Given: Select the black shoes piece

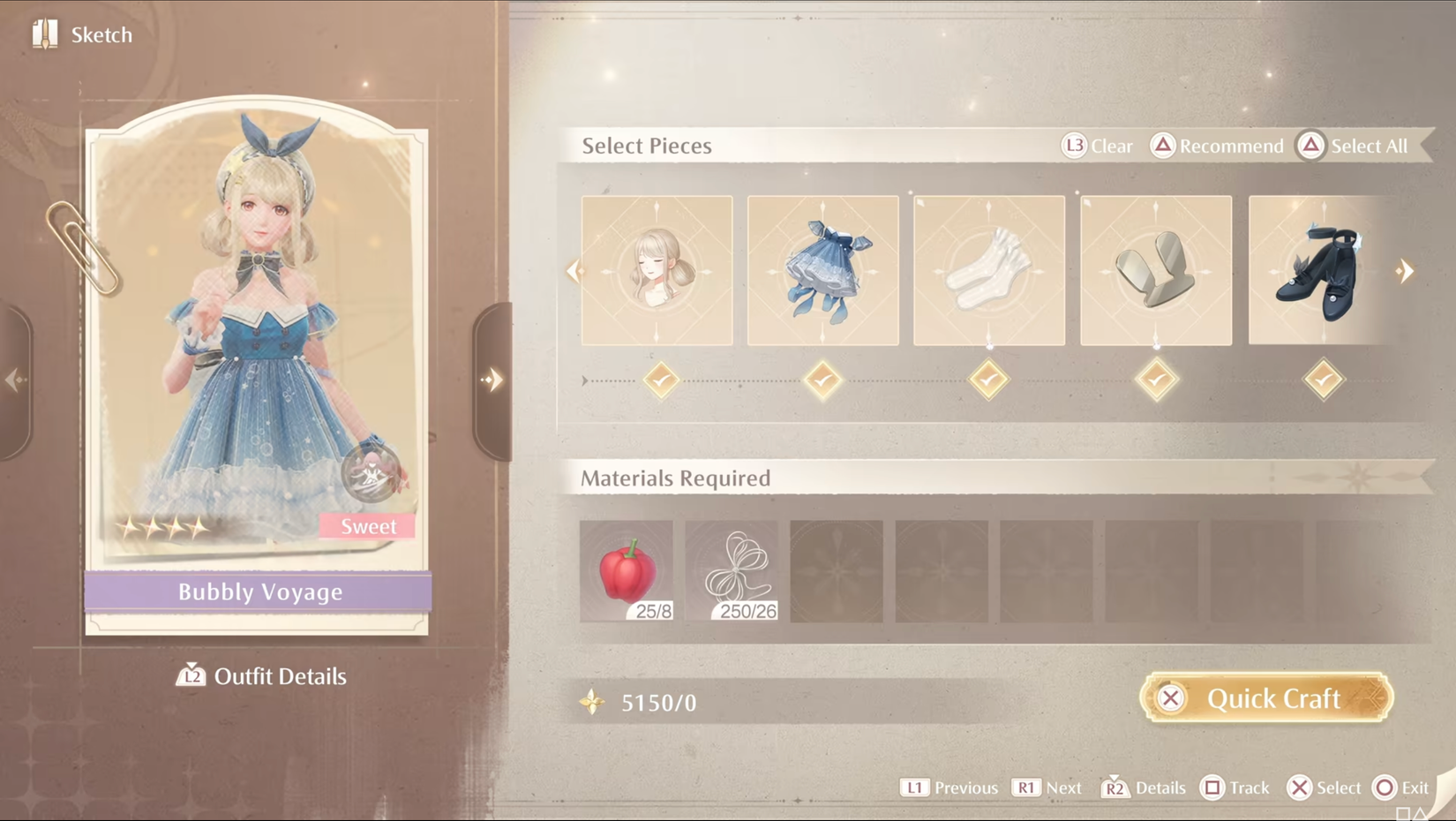Looking at the screenshot, I should point(1320,270).
